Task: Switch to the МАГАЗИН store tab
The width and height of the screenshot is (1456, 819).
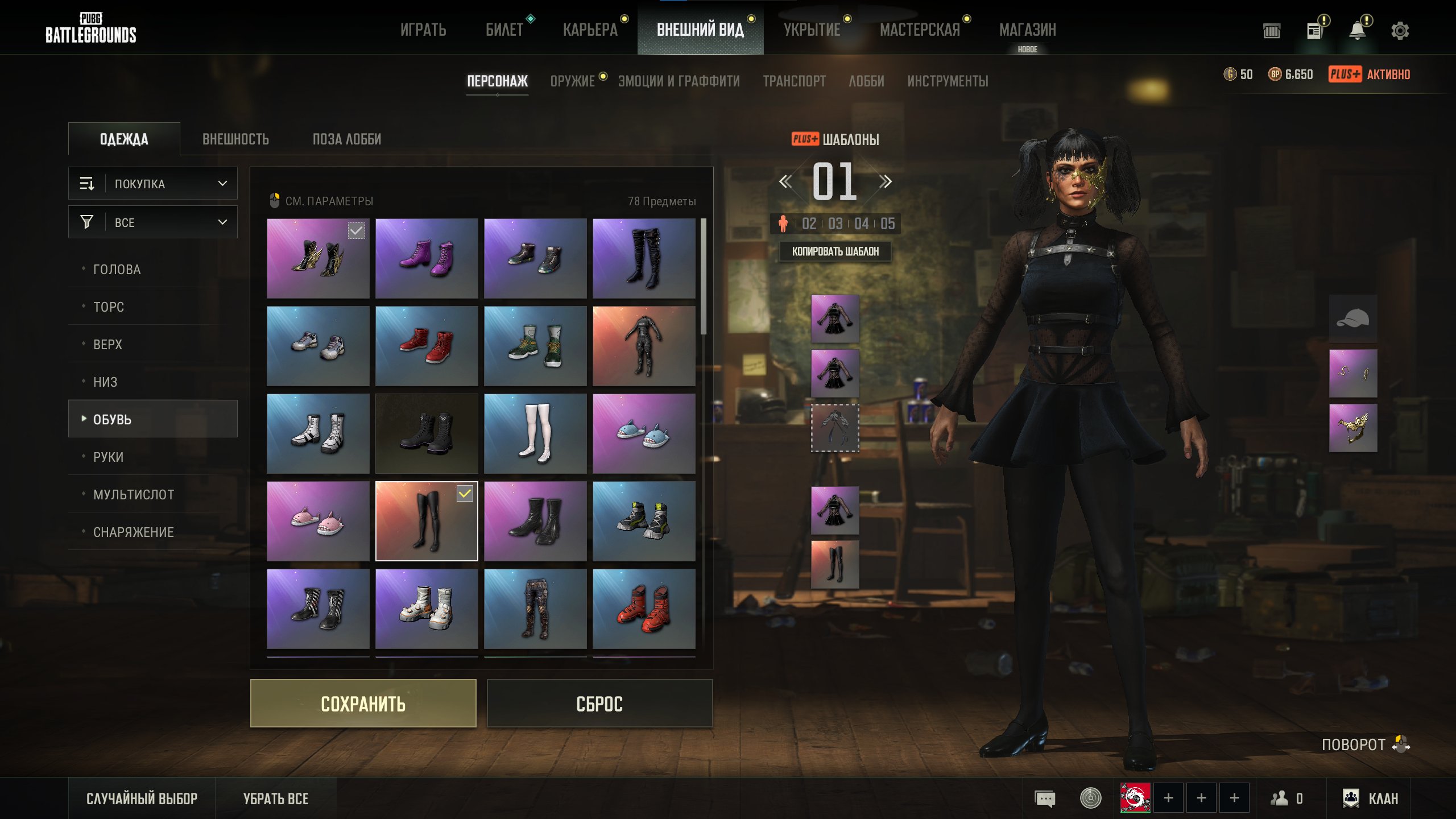Action: click(1027, 30)
